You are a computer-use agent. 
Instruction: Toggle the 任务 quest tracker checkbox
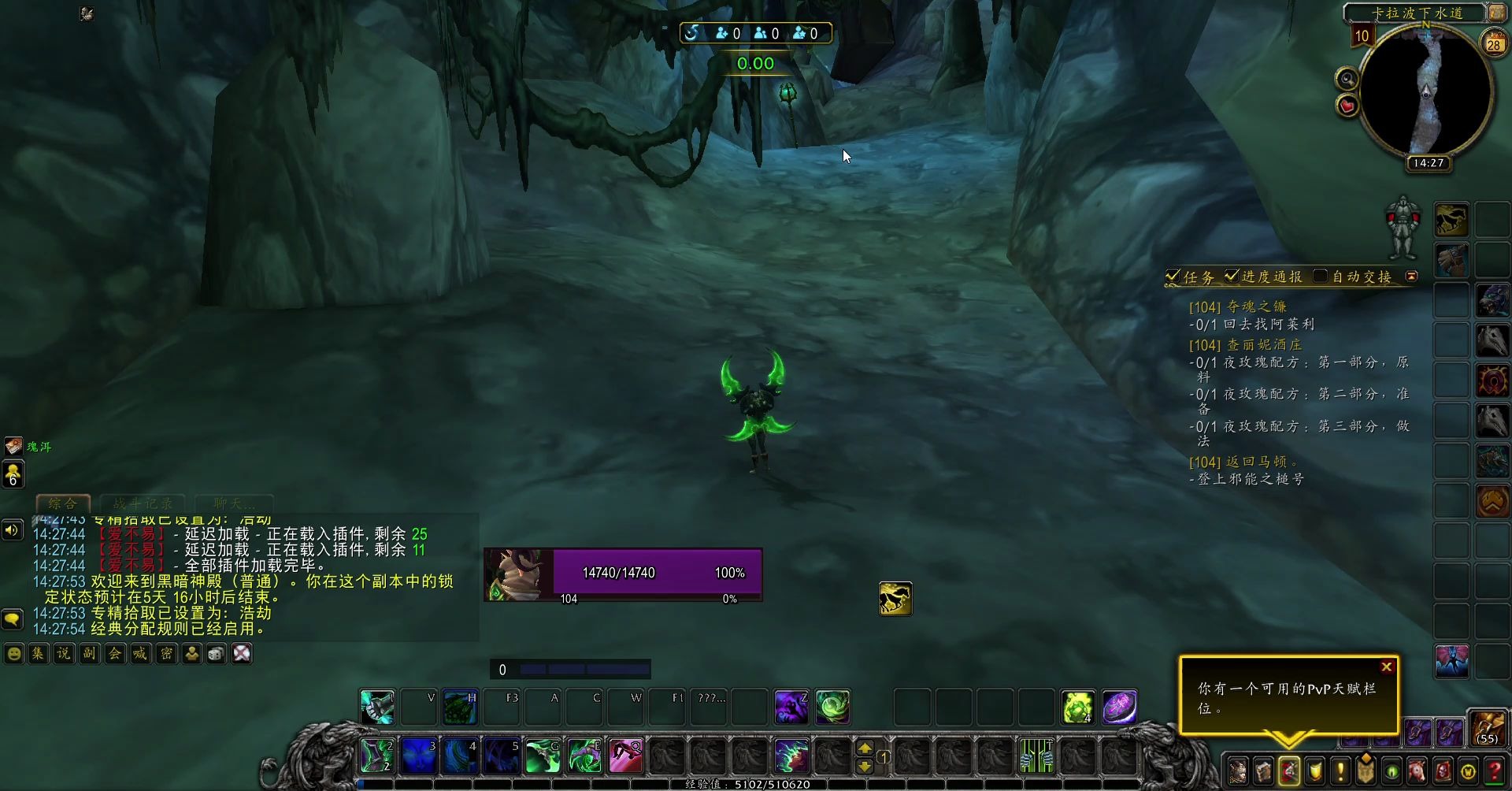click(1173, 277)
